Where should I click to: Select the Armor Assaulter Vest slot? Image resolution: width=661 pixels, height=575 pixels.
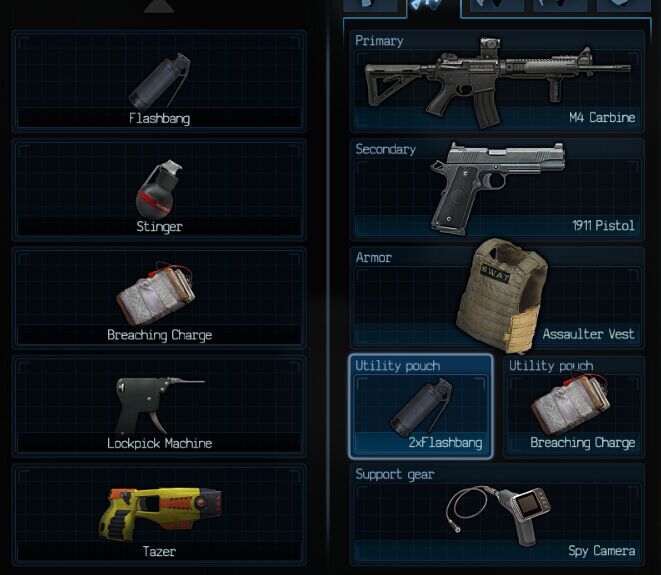pyautogui.click(x=497, y=298)
